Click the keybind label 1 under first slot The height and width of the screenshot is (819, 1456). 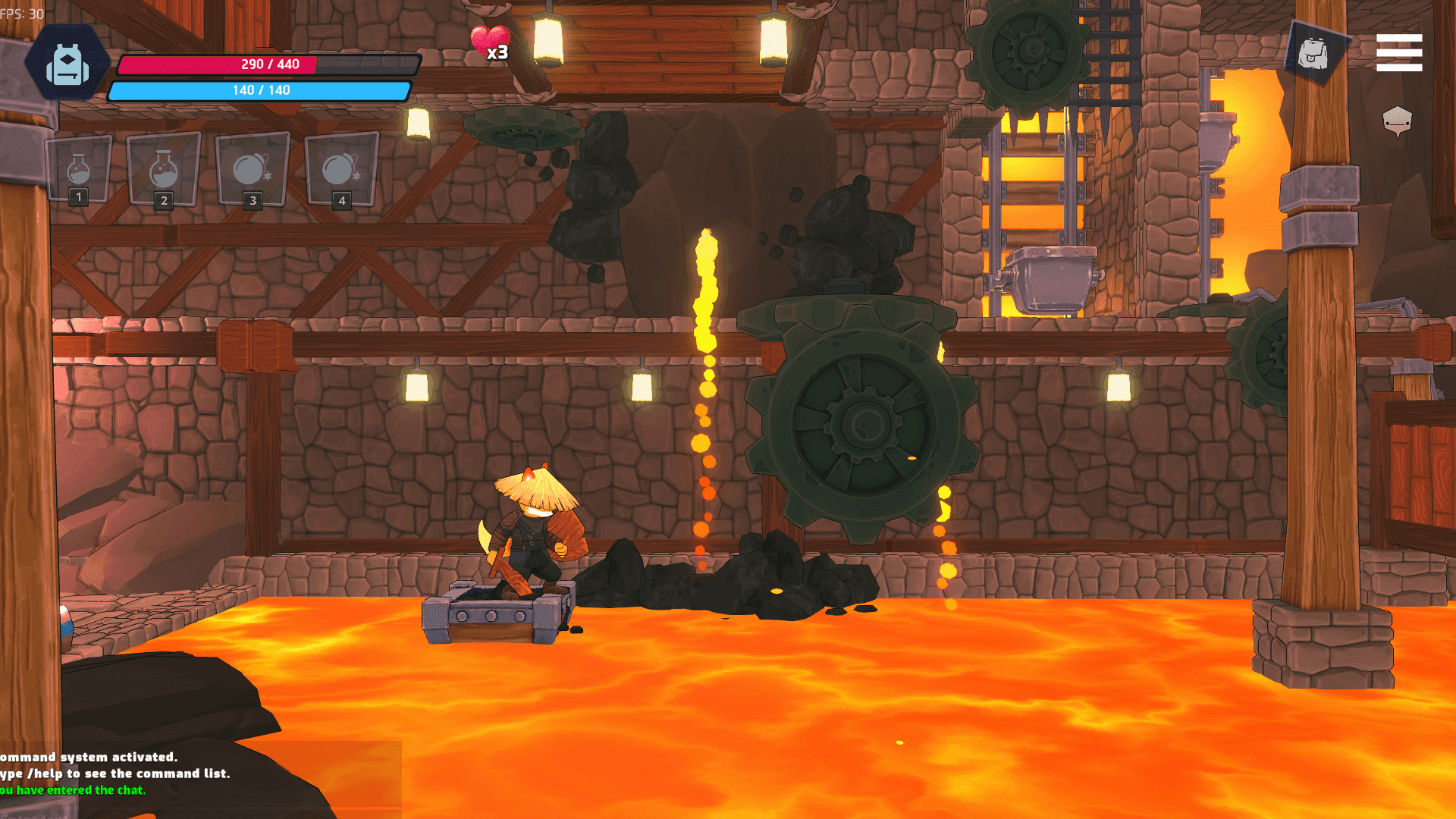click(79, 199)
